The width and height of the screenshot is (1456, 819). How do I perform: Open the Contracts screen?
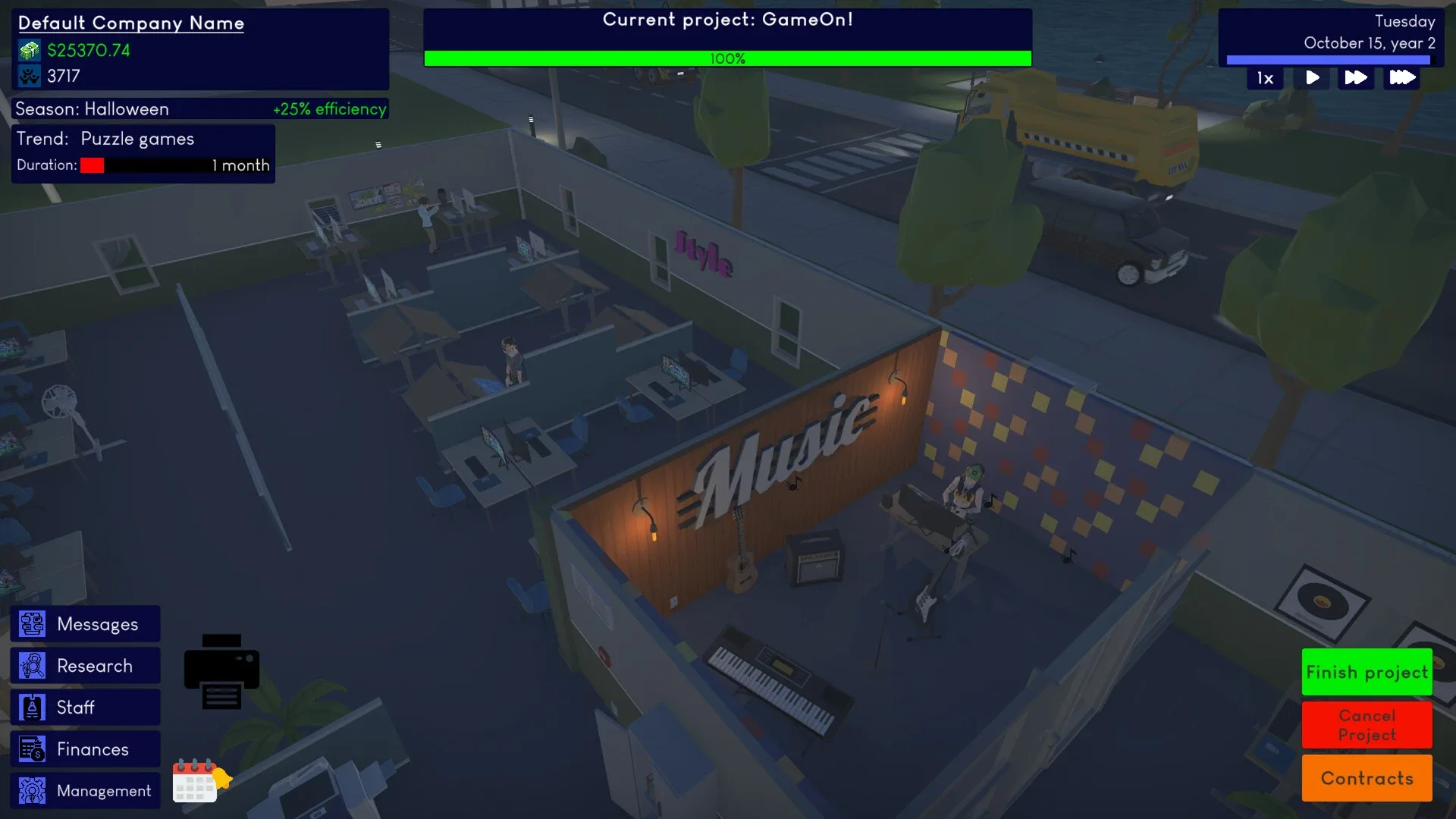tap(1367, 778)
